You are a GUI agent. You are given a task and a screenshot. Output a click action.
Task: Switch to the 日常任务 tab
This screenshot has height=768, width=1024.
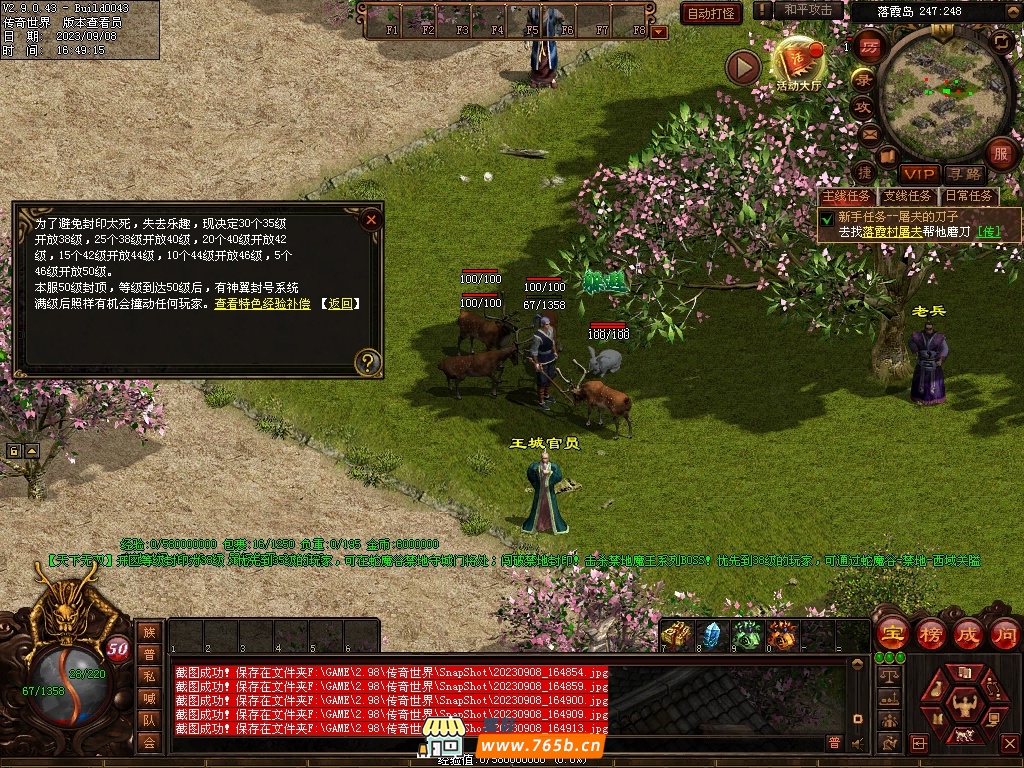click(968, 196)
